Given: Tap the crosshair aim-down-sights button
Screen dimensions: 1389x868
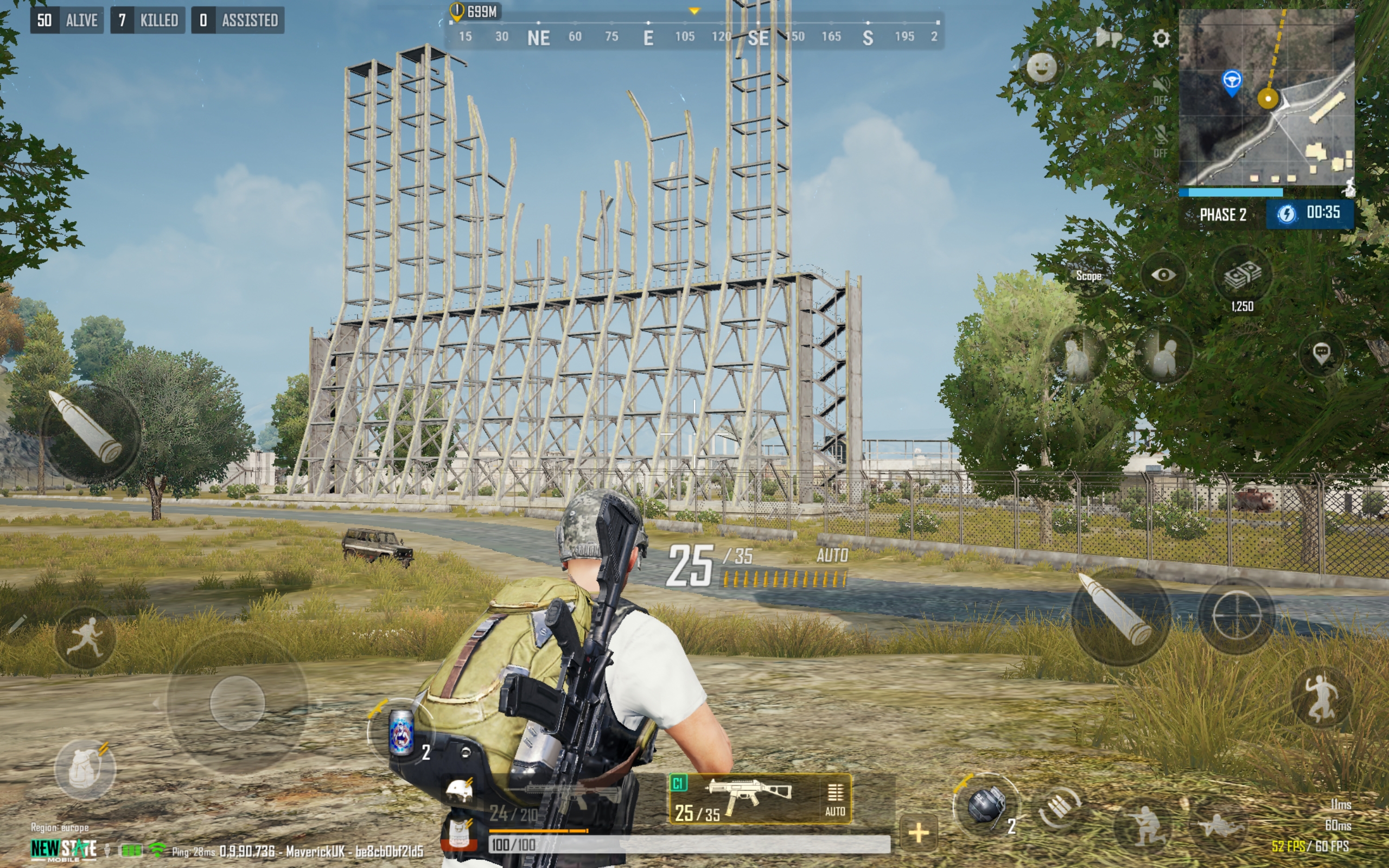Looking at the screenshot, I should (x=1237, y=616).
